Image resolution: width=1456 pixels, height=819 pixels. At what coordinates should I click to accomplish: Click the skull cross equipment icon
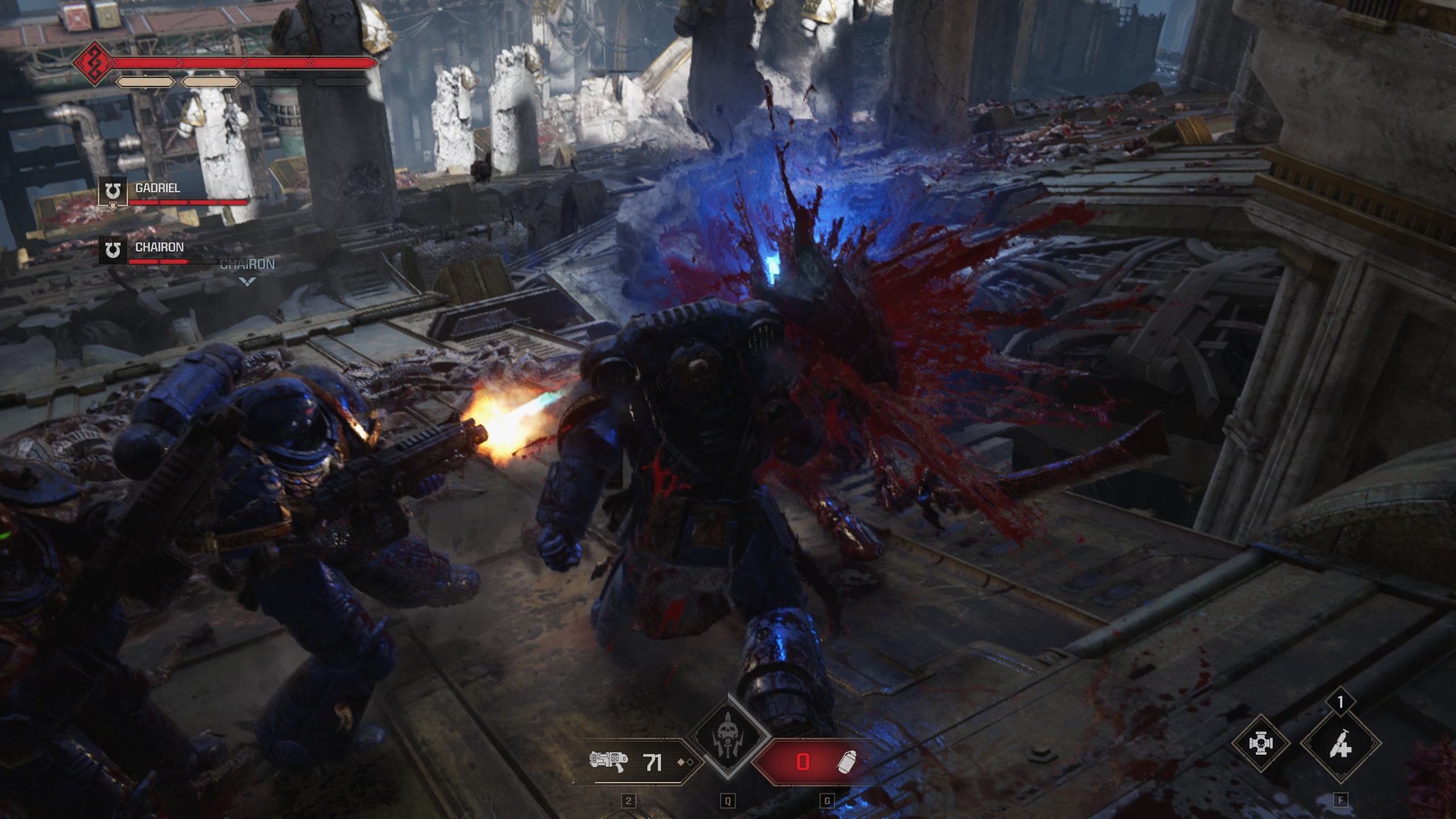pos(1261,743)
